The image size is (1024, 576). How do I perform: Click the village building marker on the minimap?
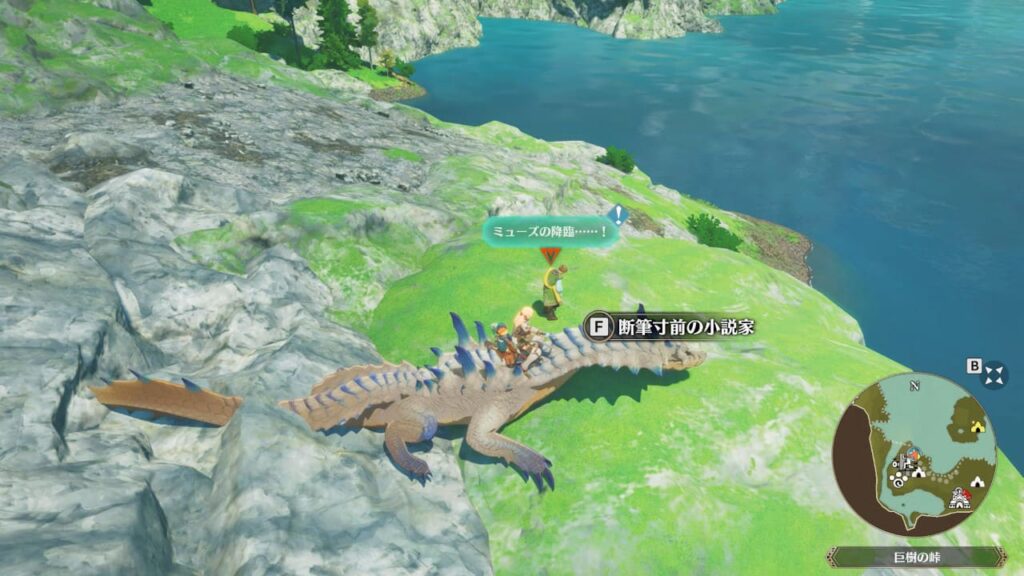pyautogui.click(x=959, y=496)
